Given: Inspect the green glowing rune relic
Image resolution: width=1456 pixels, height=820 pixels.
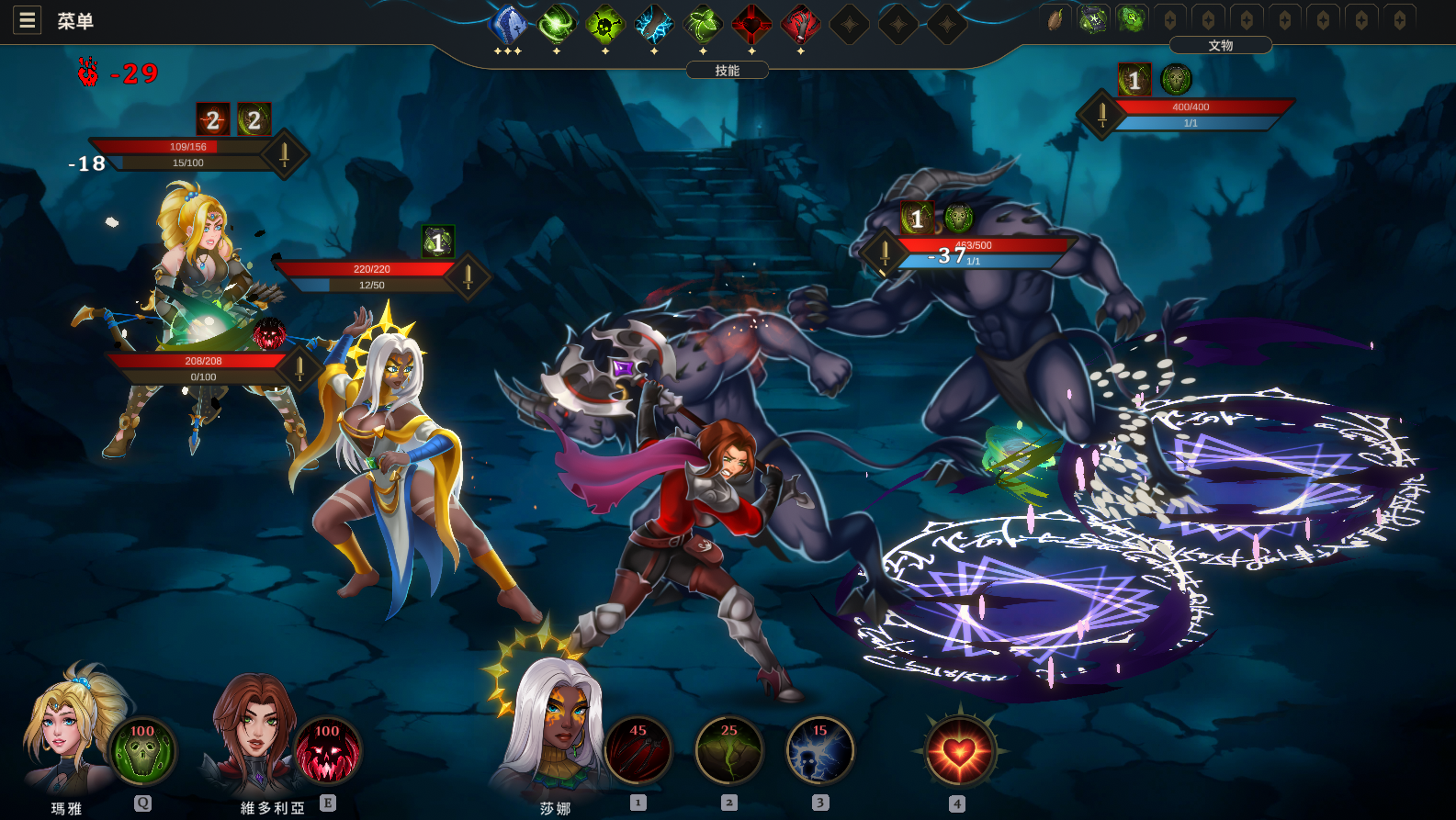Looking at the screenshot, I should pyautogui.click(x=1132, y=19).
